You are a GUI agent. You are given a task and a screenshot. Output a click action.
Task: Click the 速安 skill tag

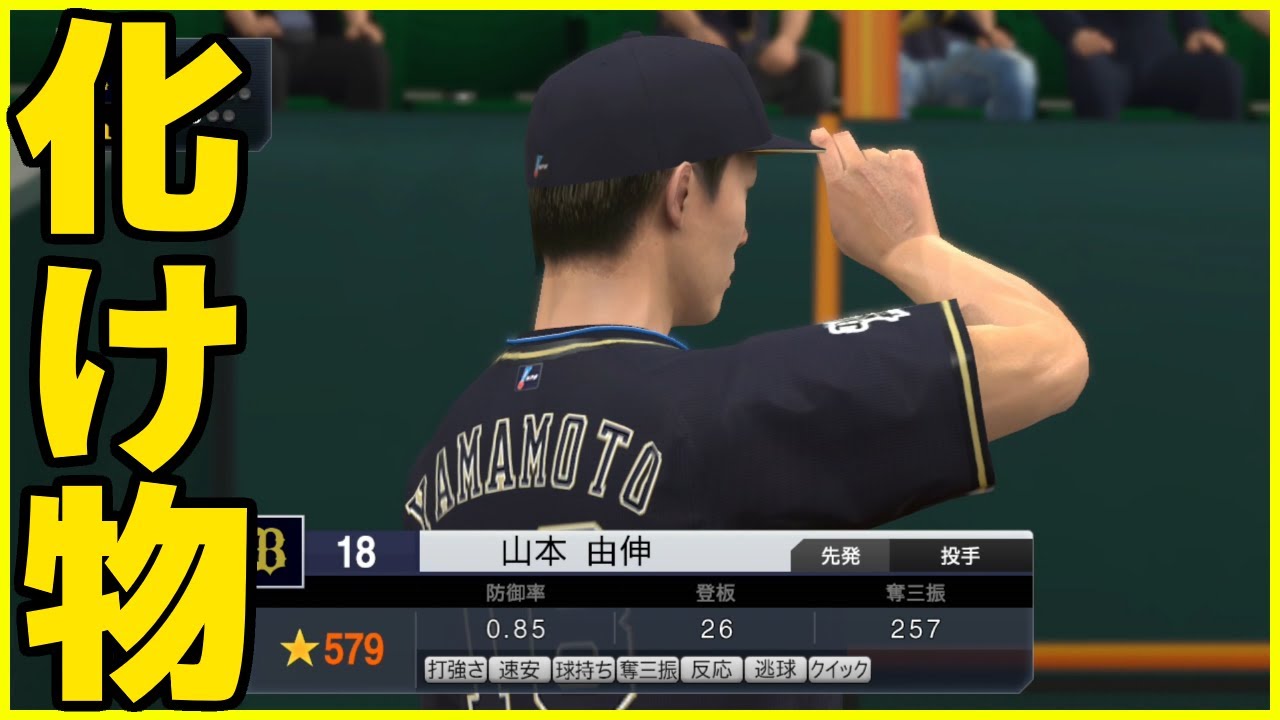pyautogui.click(x=519, y=669)
